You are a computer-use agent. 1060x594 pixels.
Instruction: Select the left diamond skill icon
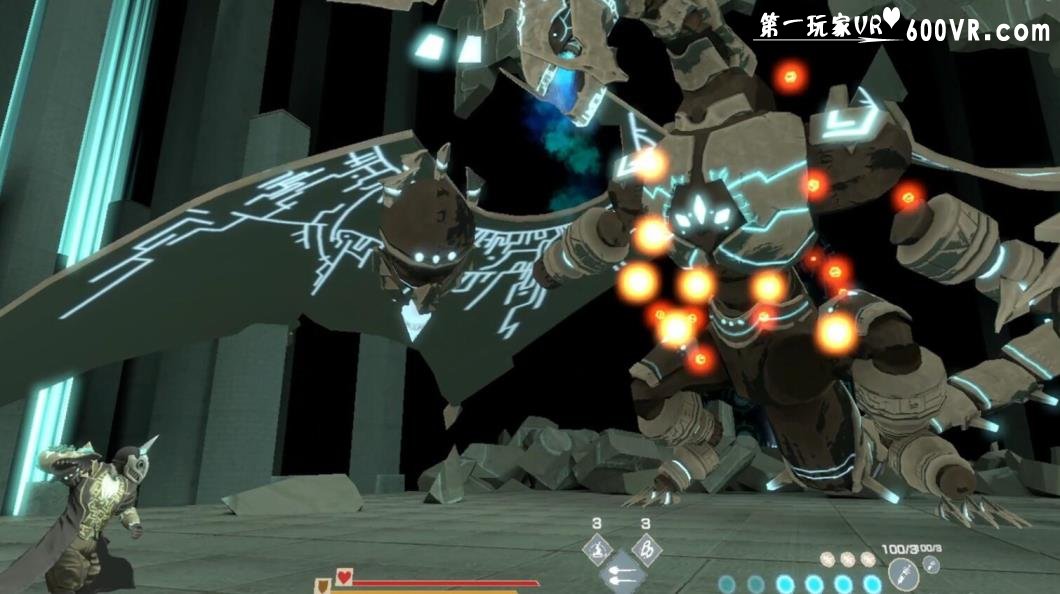coord(597,549)
